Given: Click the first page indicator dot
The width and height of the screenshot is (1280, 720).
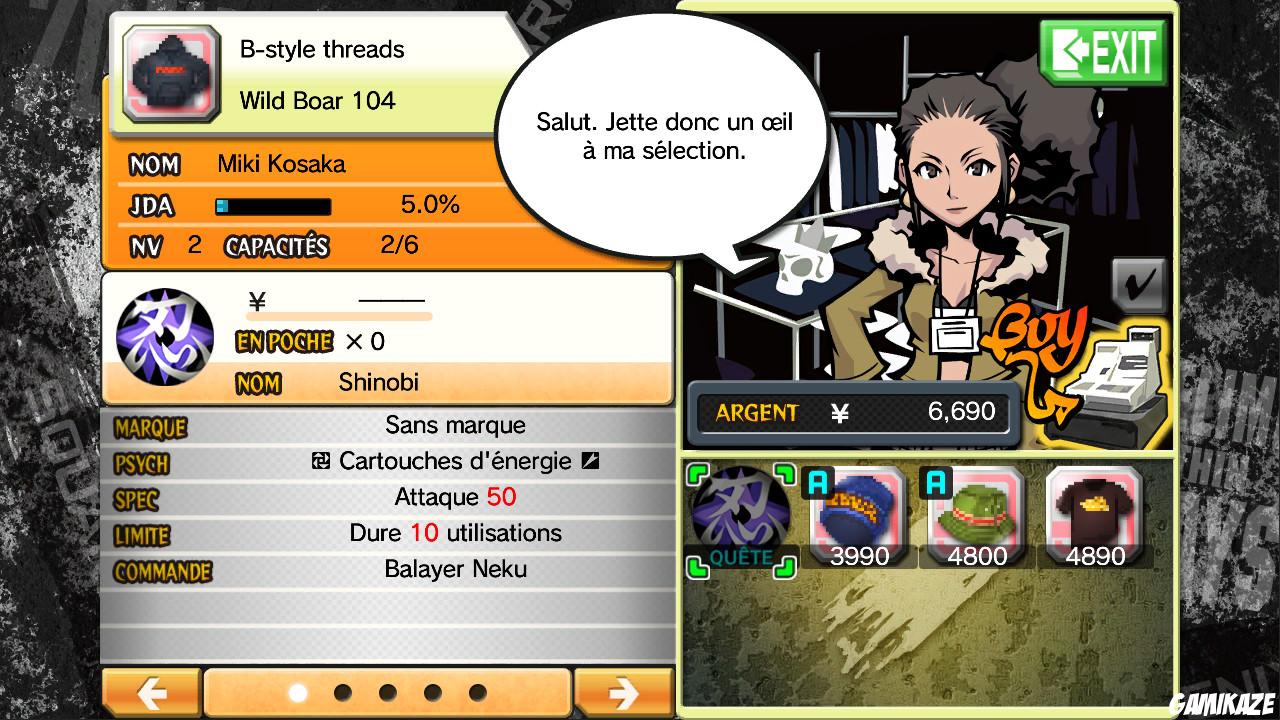Looking at the screenshot, I should 297,690.
